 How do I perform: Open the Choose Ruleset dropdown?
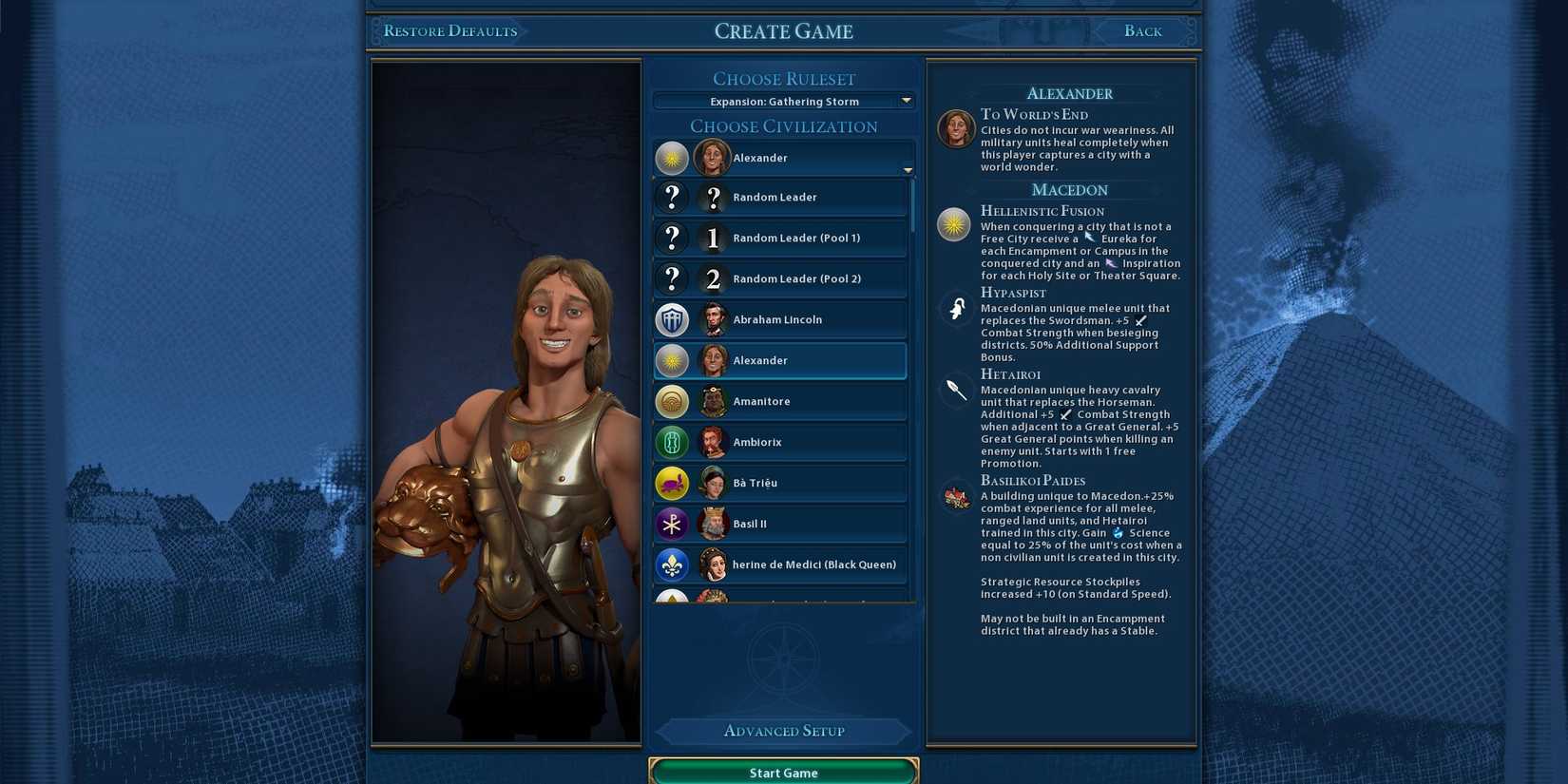tap(783, 101)
